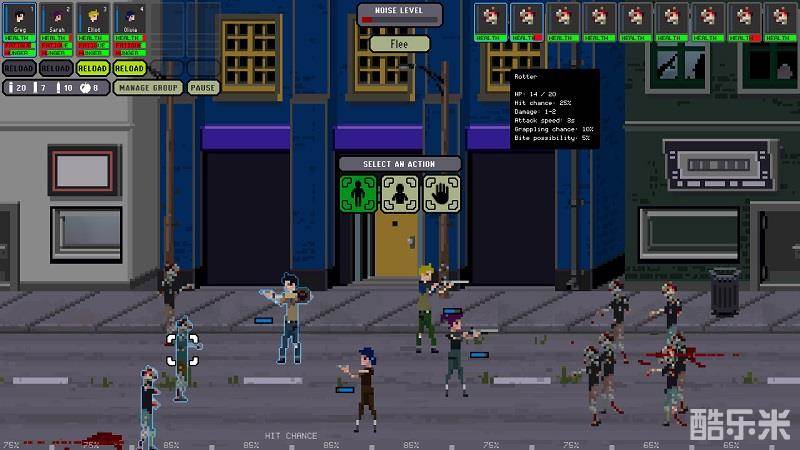Pick Olivia's portrait card

[130, 19]
